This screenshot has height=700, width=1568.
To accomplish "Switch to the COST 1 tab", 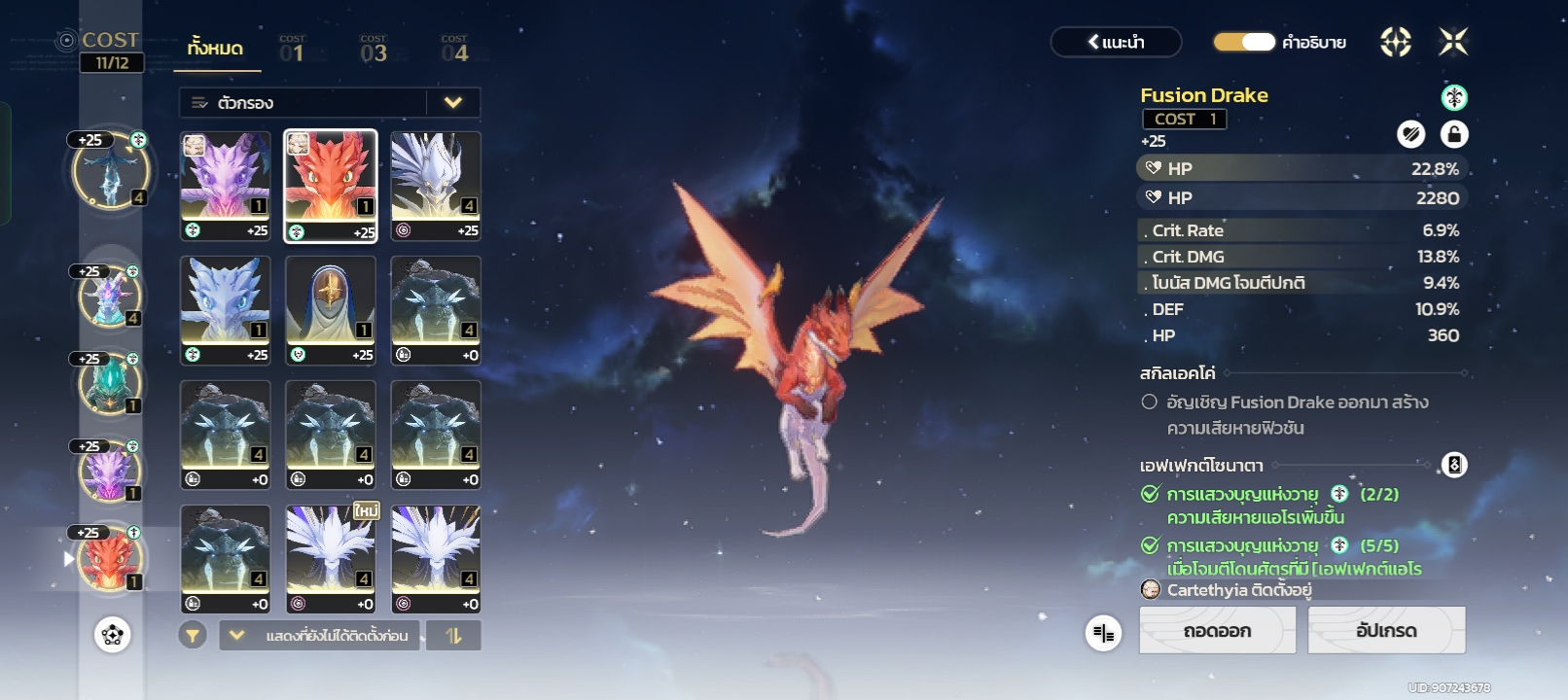I will coord(292,50).
